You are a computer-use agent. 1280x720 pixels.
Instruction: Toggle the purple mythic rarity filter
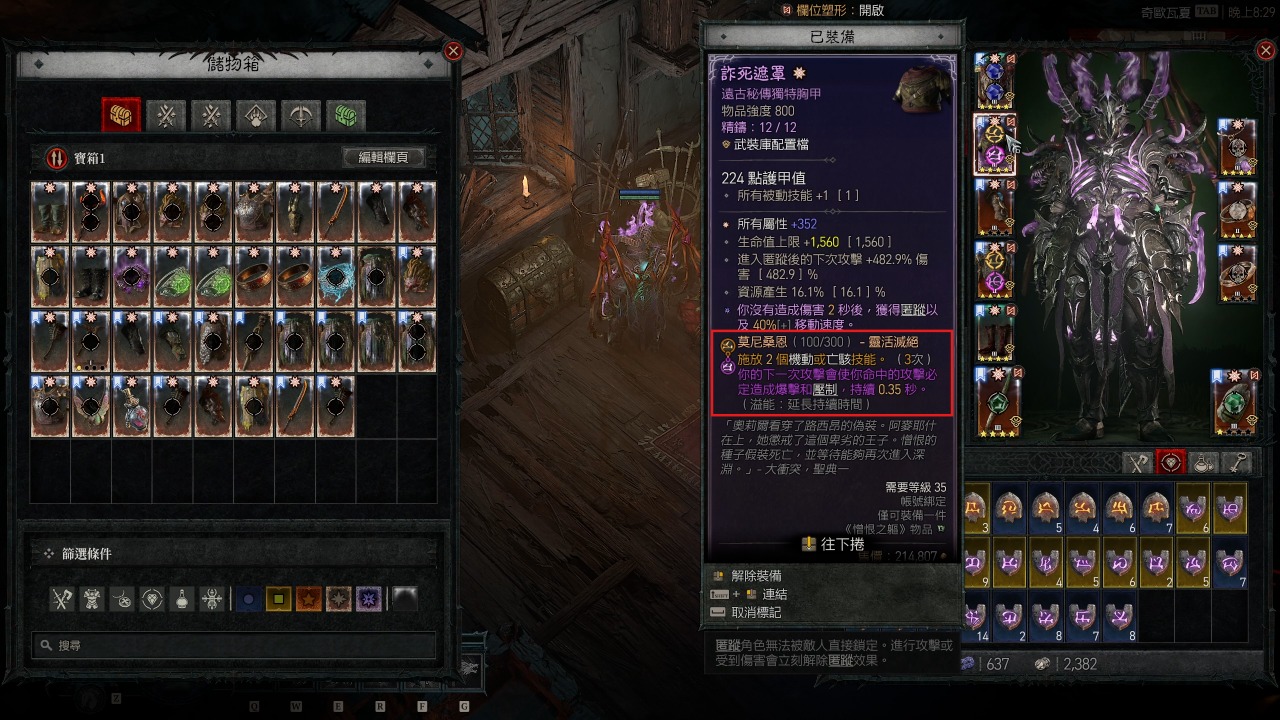pyautogui.click(x=369, y=599)
